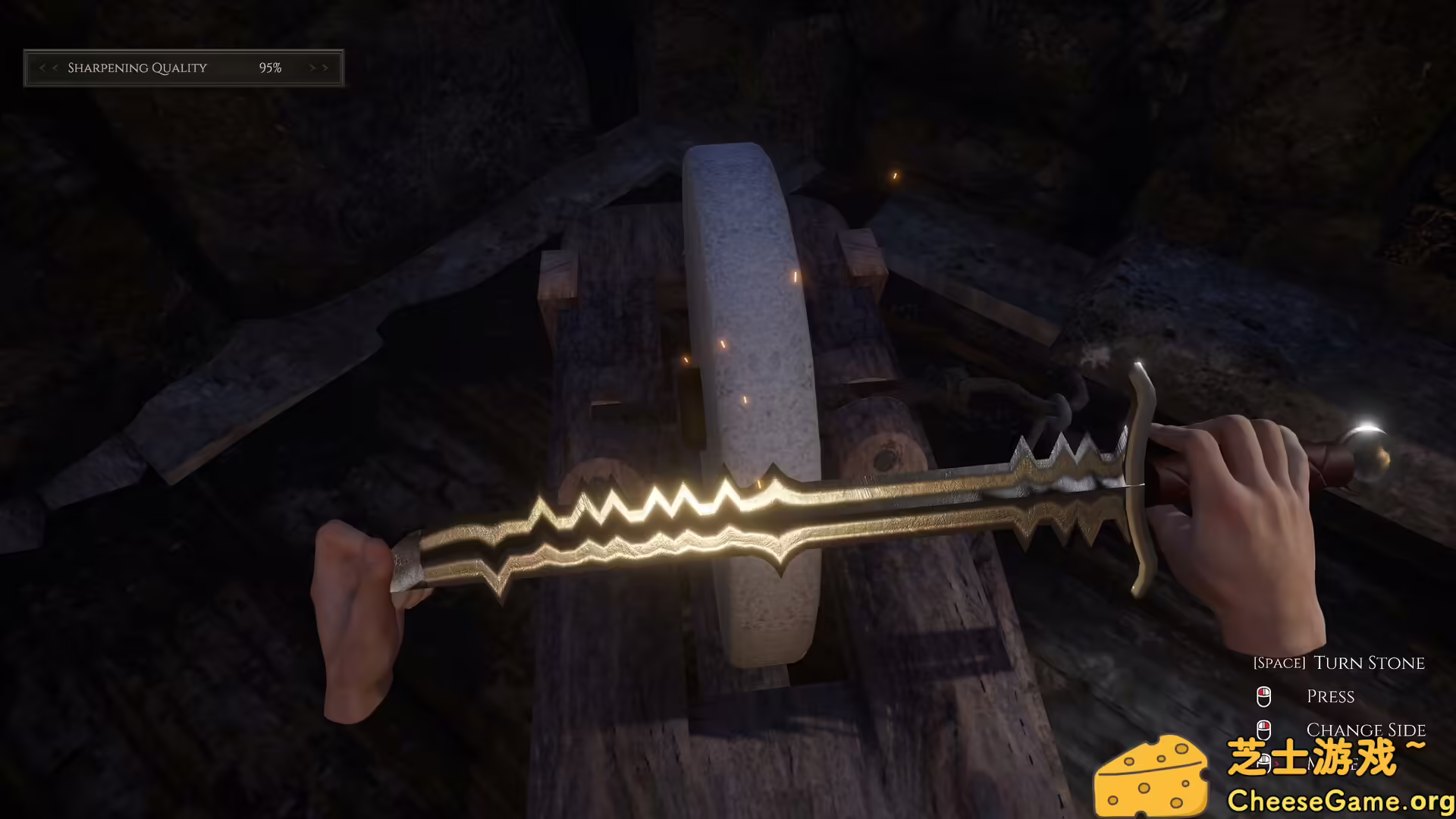The width and height of the screenshot is (1456, 819).
Task: Toggle Change Side by clicking its label
Action: pos(1366,730)
